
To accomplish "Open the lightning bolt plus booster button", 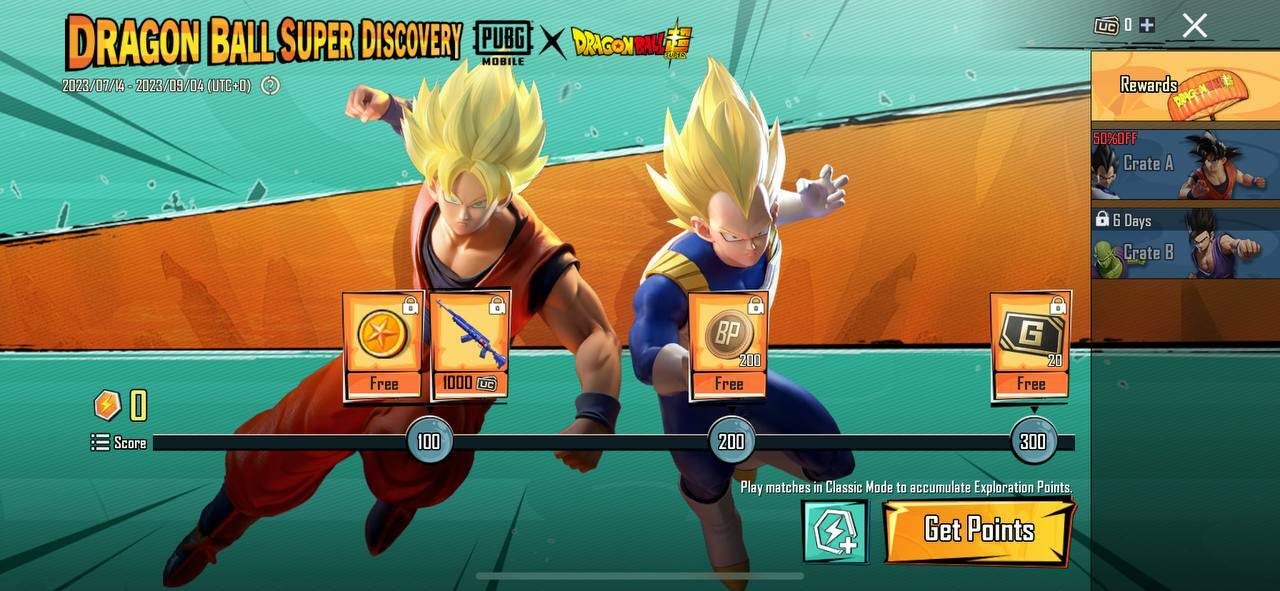I will [834, 531].
